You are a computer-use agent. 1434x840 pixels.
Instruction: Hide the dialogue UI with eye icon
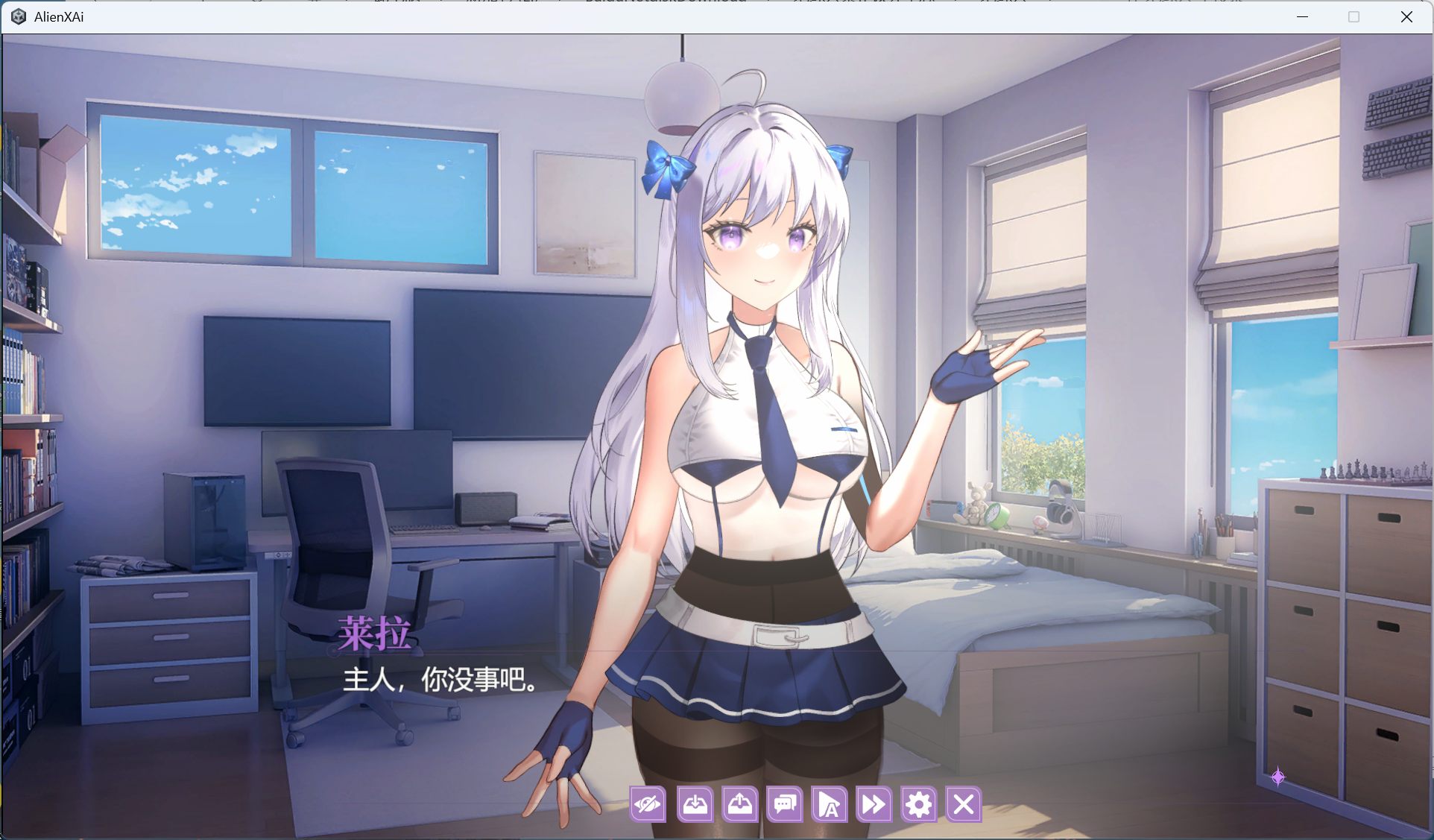(648, 805)
